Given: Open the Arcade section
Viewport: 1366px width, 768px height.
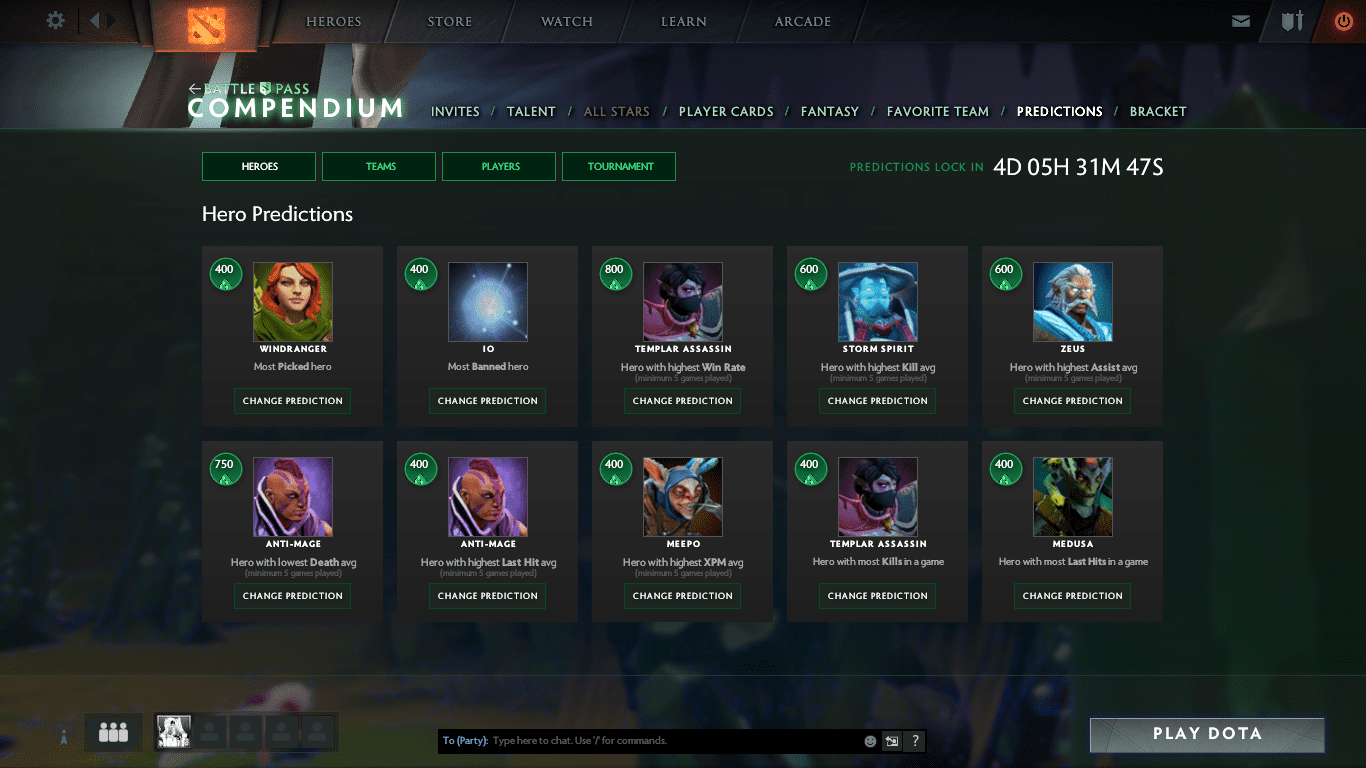Looking at the screenshot, I should click(x=803, y=21).
